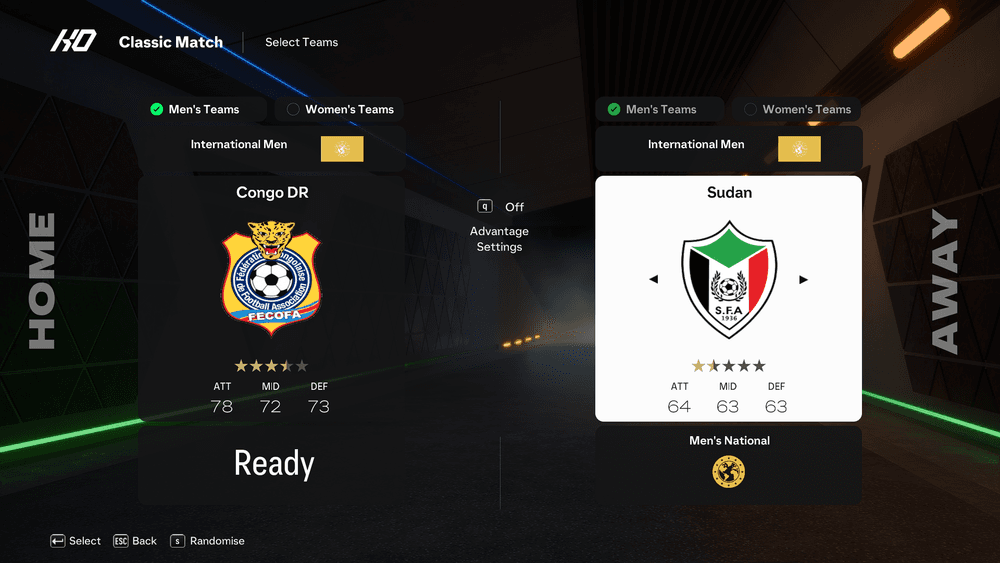
Task: Select home side Women's Teams option
Action: [340, 109]
